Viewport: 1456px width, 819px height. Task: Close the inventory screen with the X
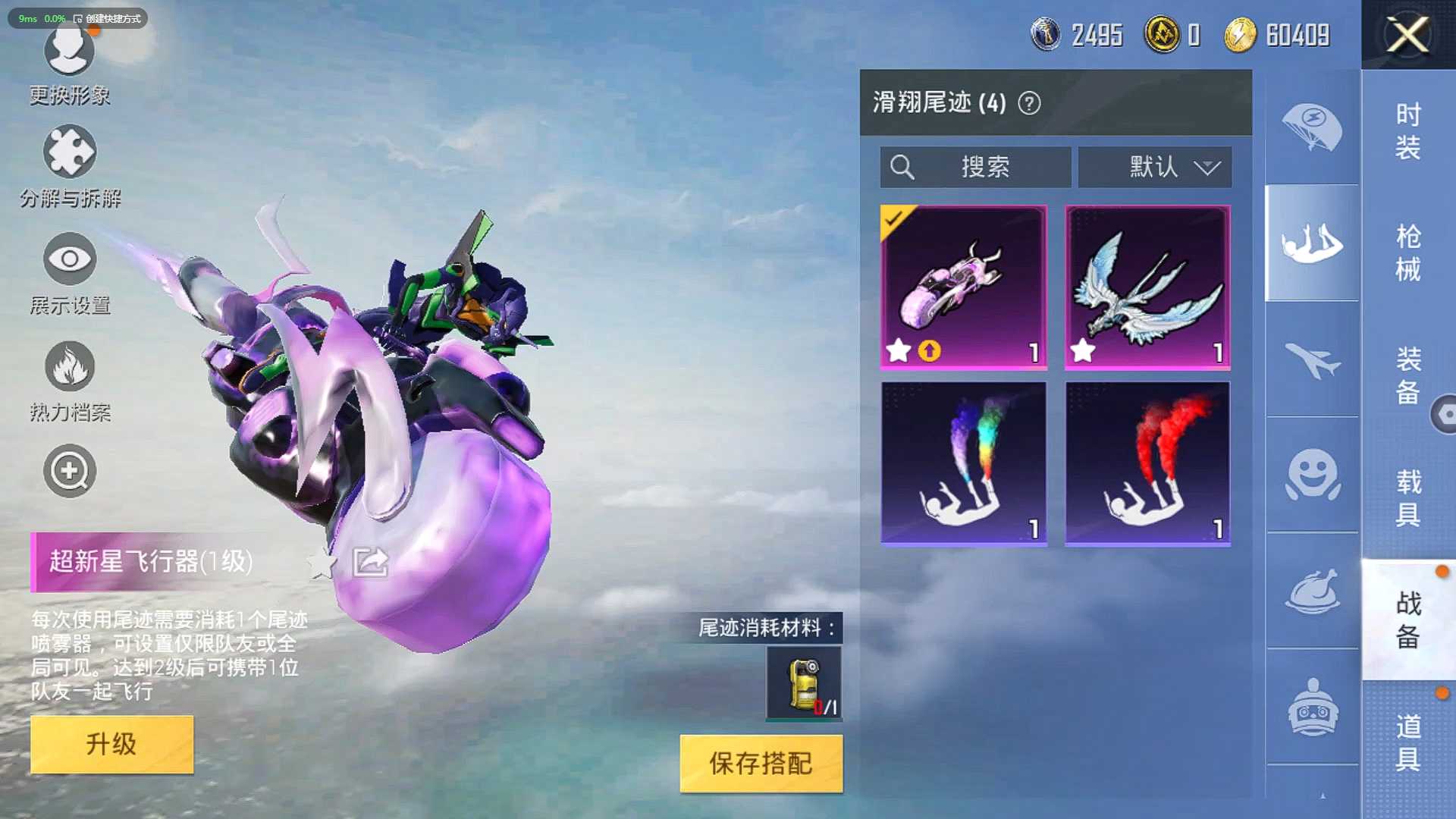(x=1407, y=35)
